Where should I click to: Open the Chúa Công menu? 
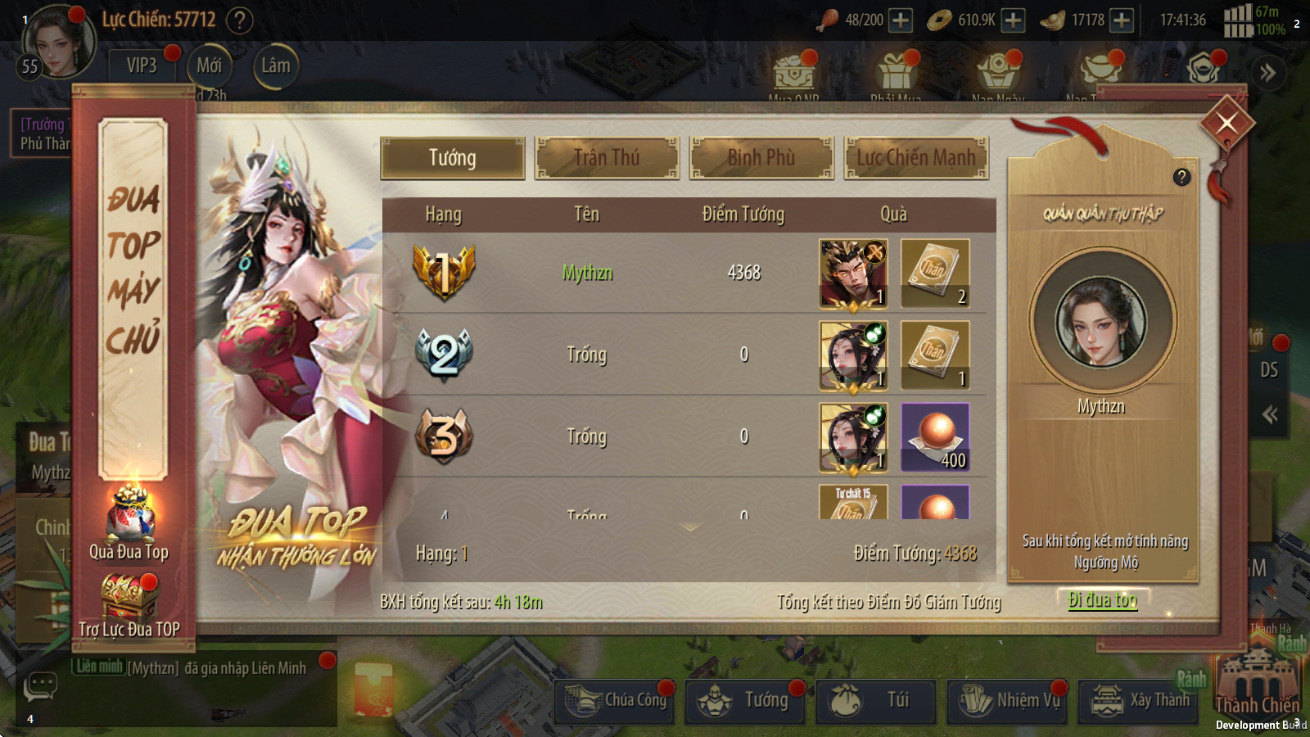(614, 701)
